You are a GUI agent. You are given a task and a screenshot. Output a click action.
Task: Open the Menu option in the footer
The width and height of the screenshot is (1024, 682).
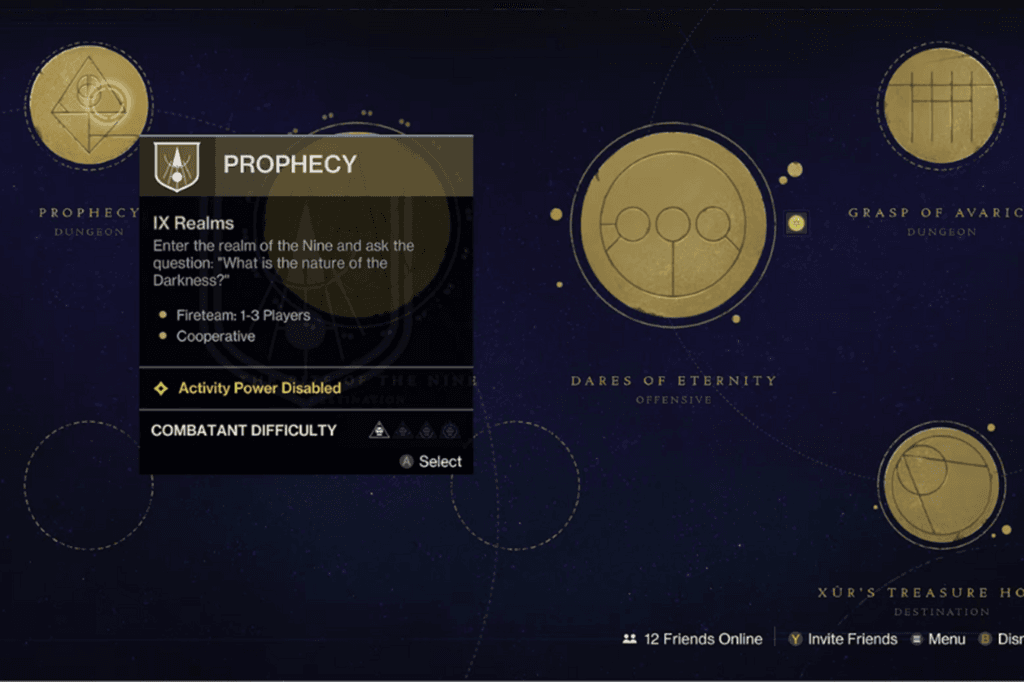click(x=938, y=639)
